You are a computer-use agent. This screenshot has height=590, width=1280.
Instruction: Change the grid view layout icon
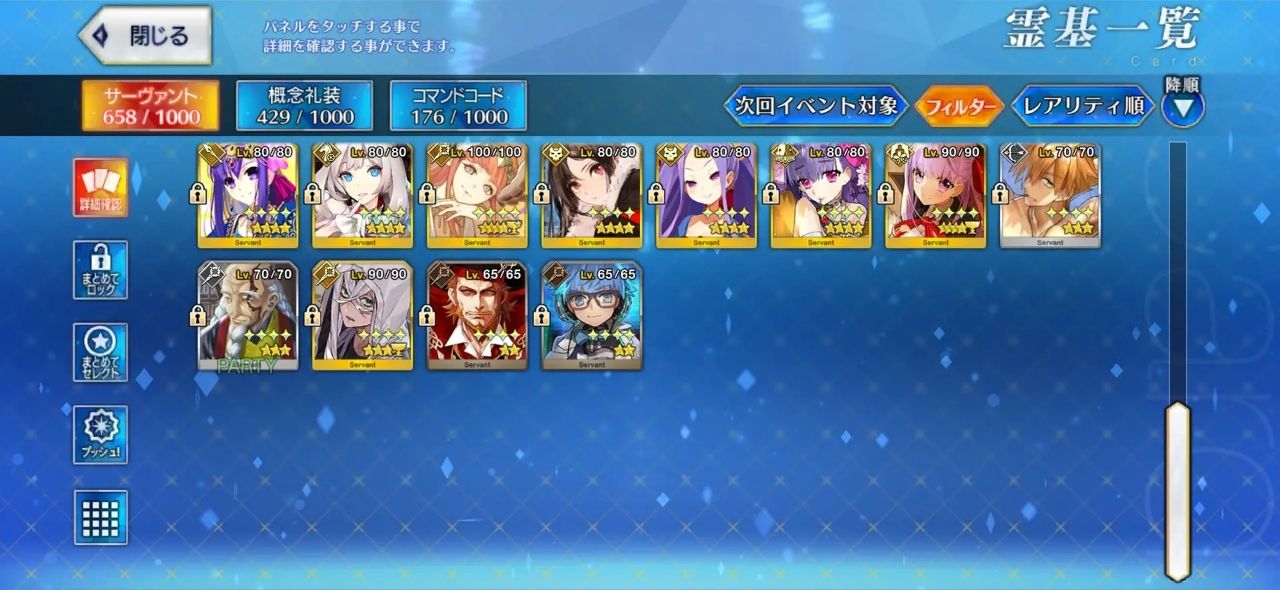click(x=100, y=516)
